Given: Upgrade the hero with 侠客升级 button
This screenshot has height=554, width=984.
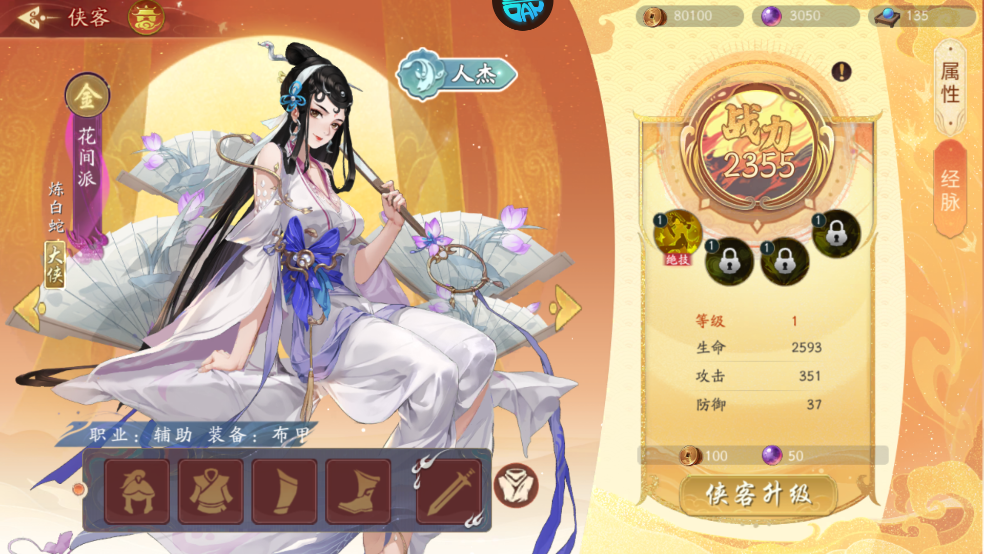Looking at the screenshot, I should click(x=757, y=494).
